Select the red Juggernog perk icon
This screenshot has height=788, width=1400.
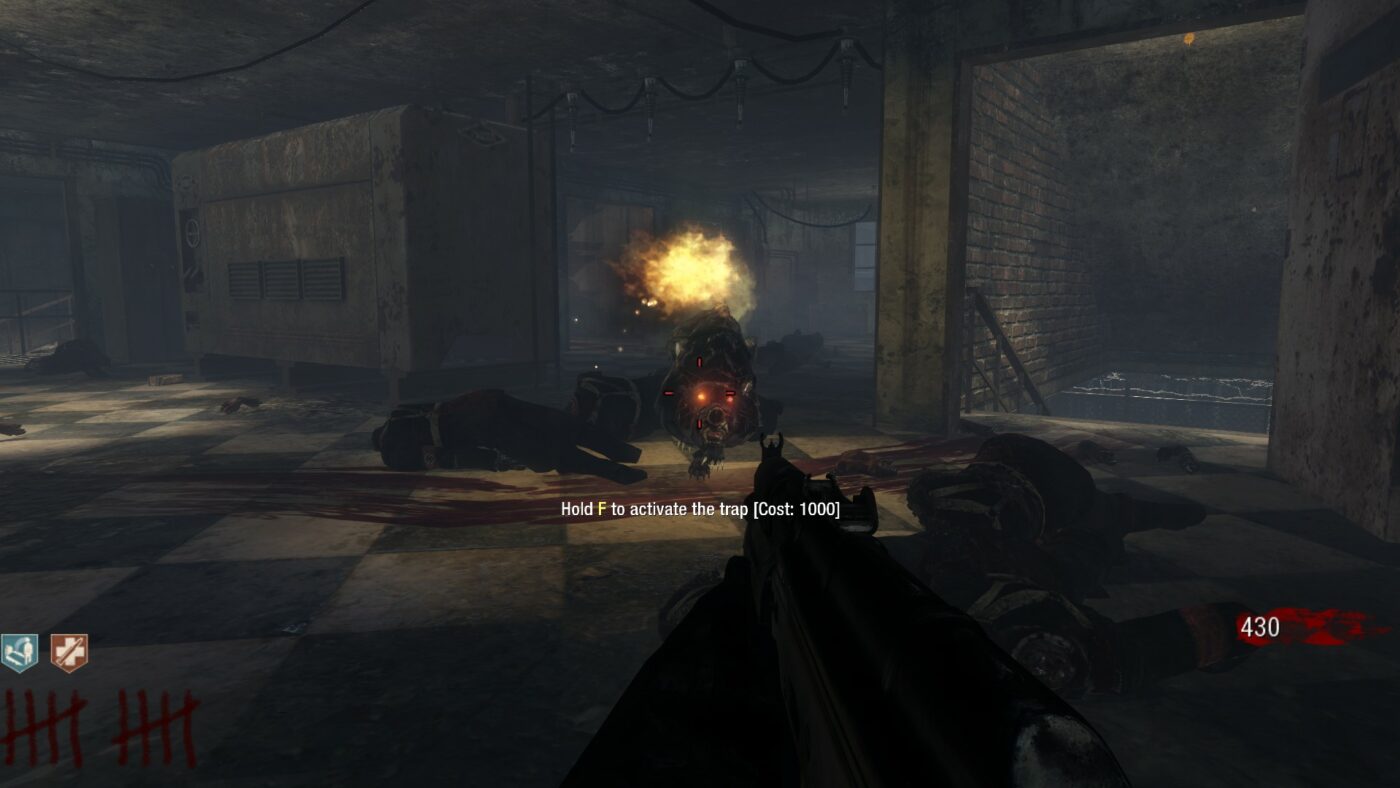[x=69, y=653]
